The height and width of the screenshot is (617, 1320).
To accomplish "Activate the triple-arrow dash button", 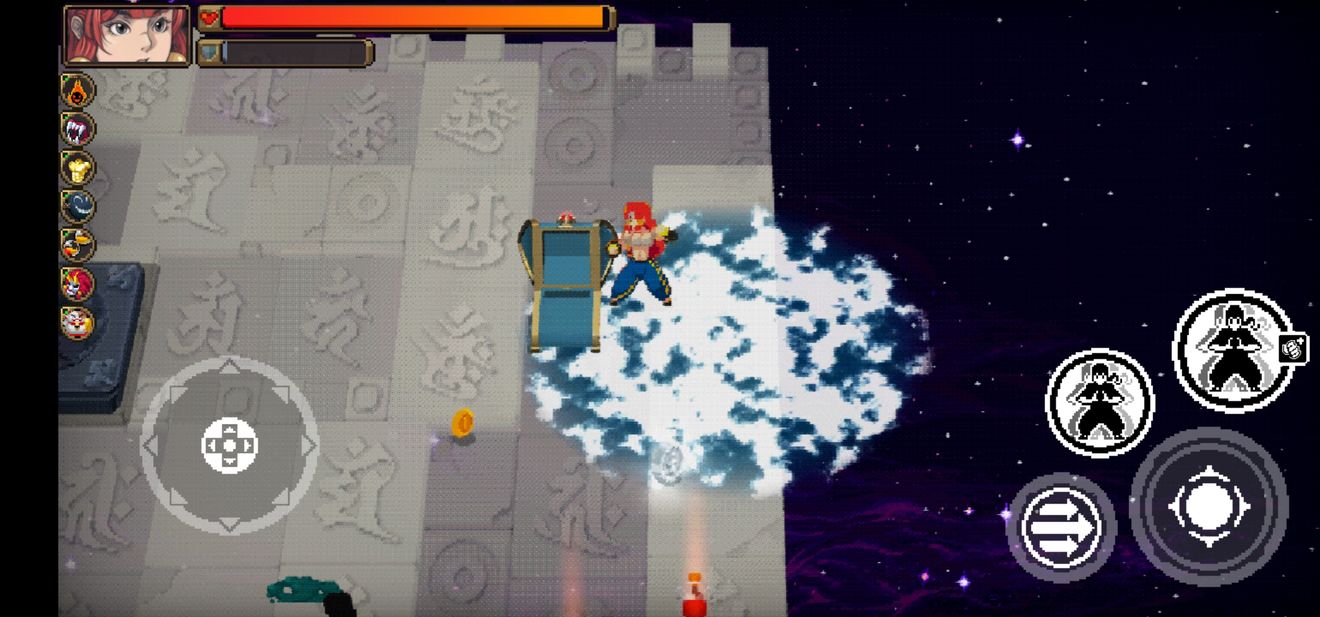I will point(1061,527).
